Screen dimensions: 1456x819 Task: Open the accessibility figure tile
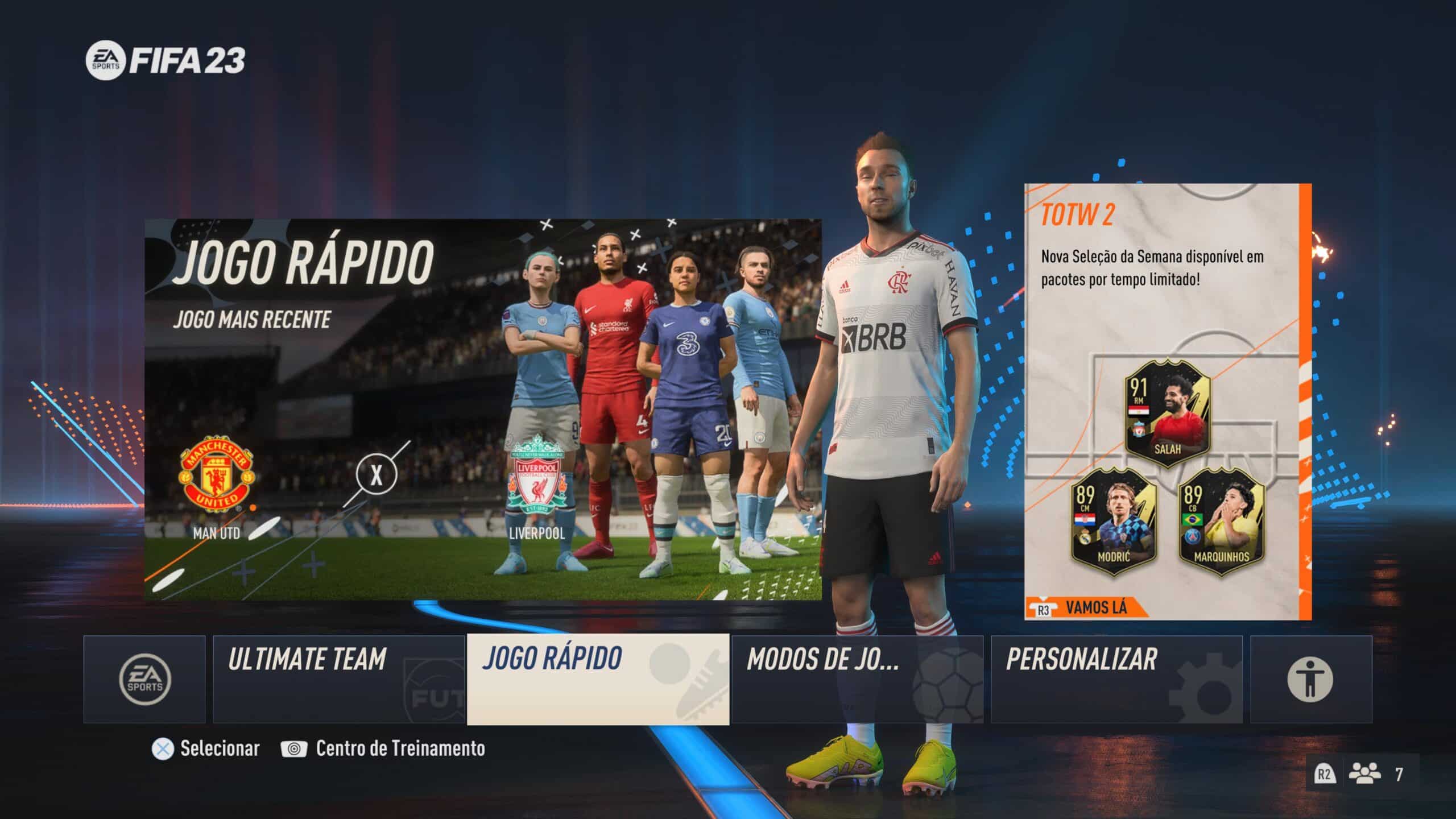(x=1311, y=679)
